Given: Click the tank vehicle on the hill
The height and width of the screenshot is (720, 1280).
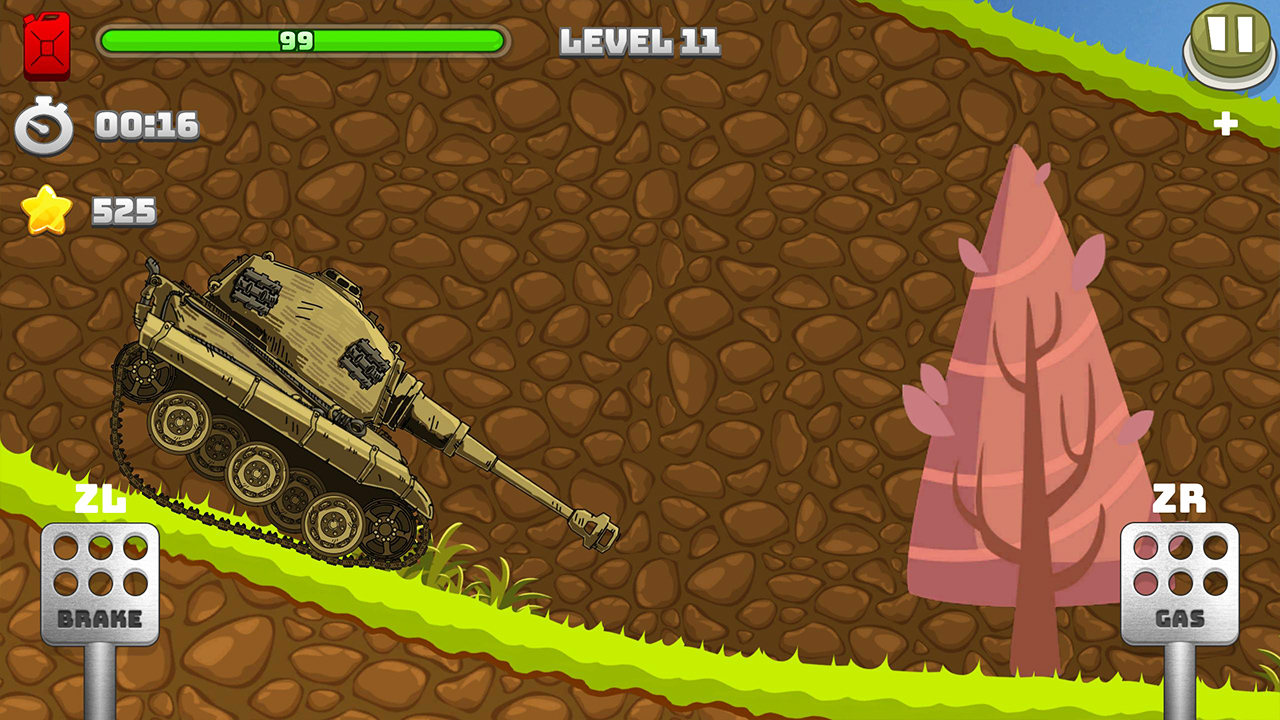Looking at the screenshot, I should click(x=290, y=400).
